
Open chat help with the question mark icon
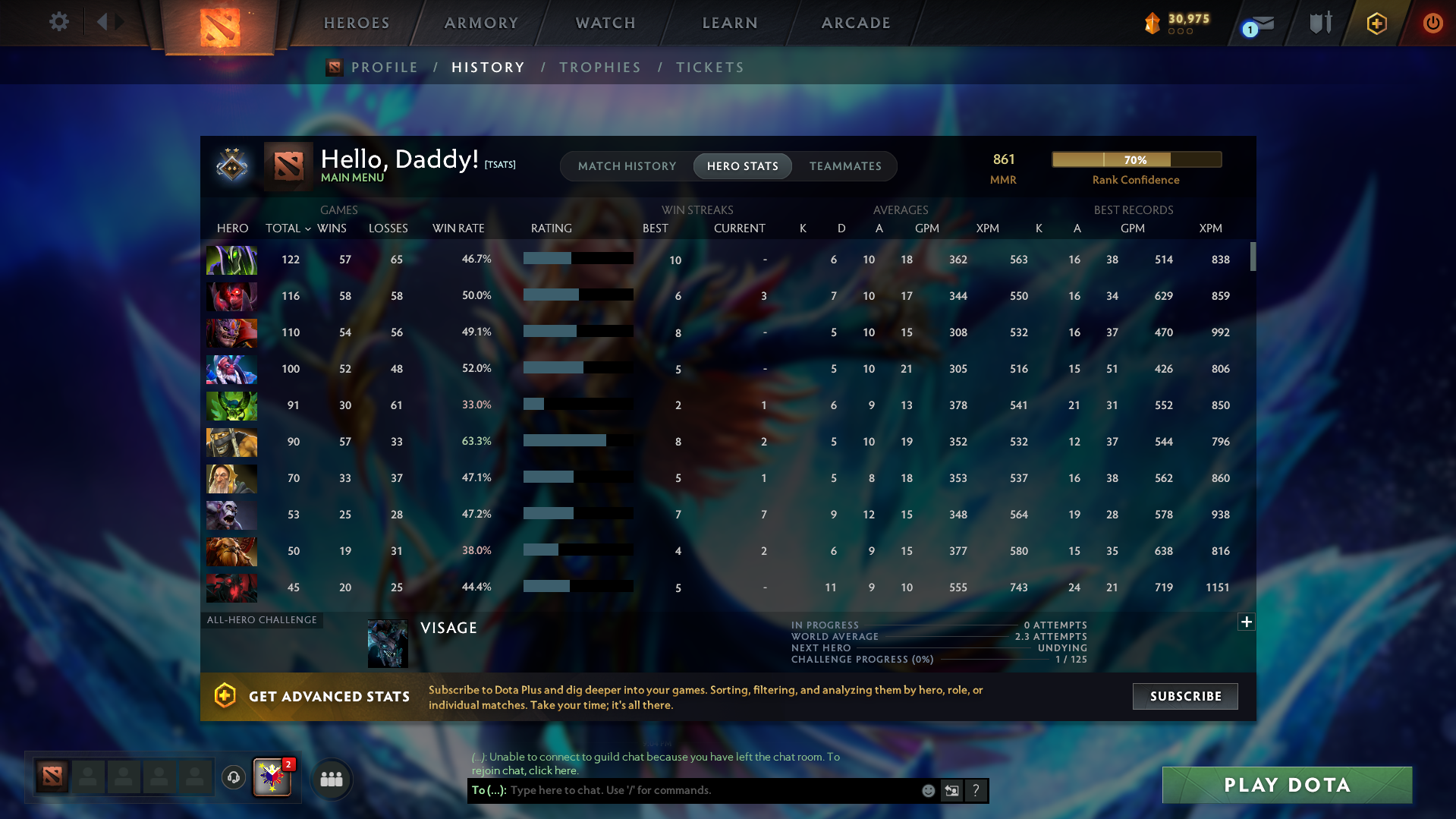coord(976,790)
